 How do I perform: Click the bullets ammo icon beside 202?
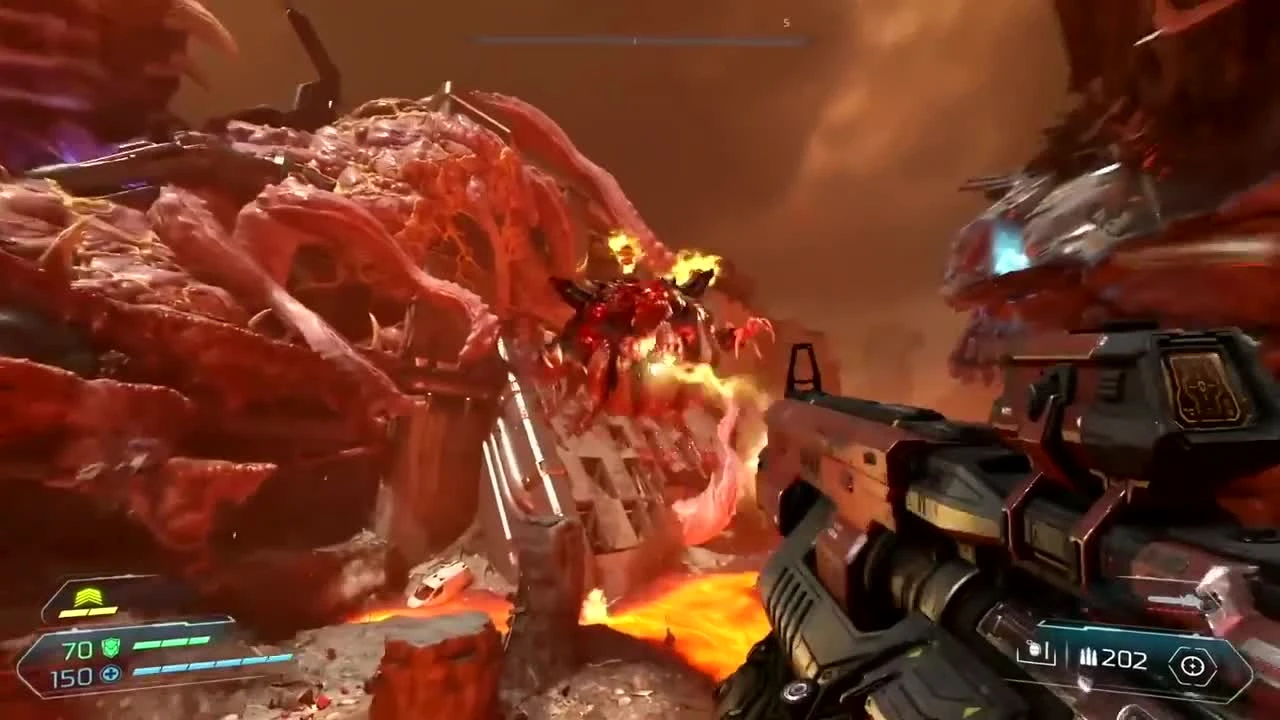pyautogui.click(x=1090, y=657)
